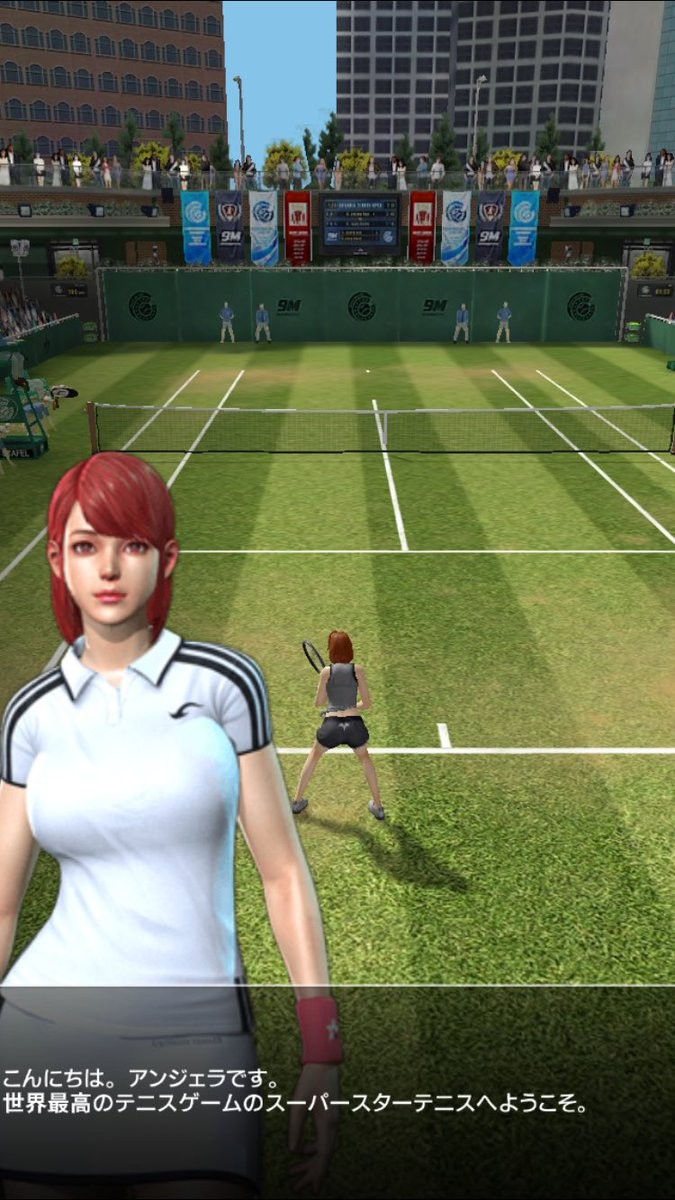Advance Angela's welcome dialogue text box
675x1200 pixels.
point(337,1092)
